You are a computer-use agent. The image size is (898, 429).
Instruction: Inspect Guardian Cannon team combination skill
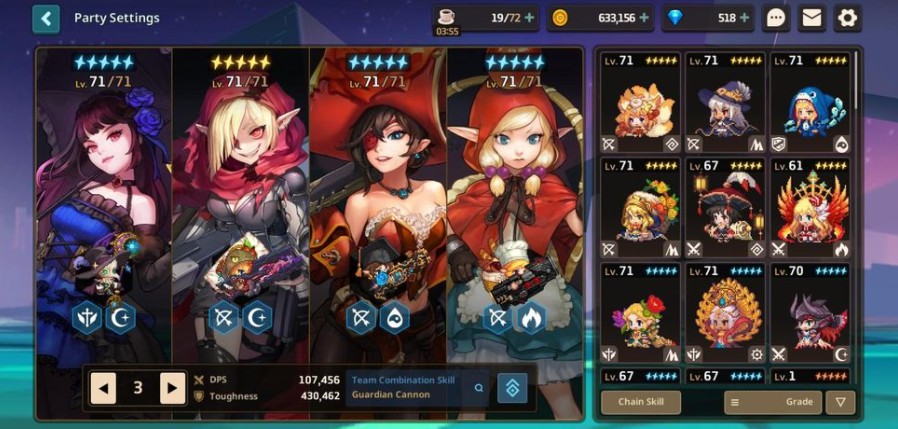click(480, 388)
